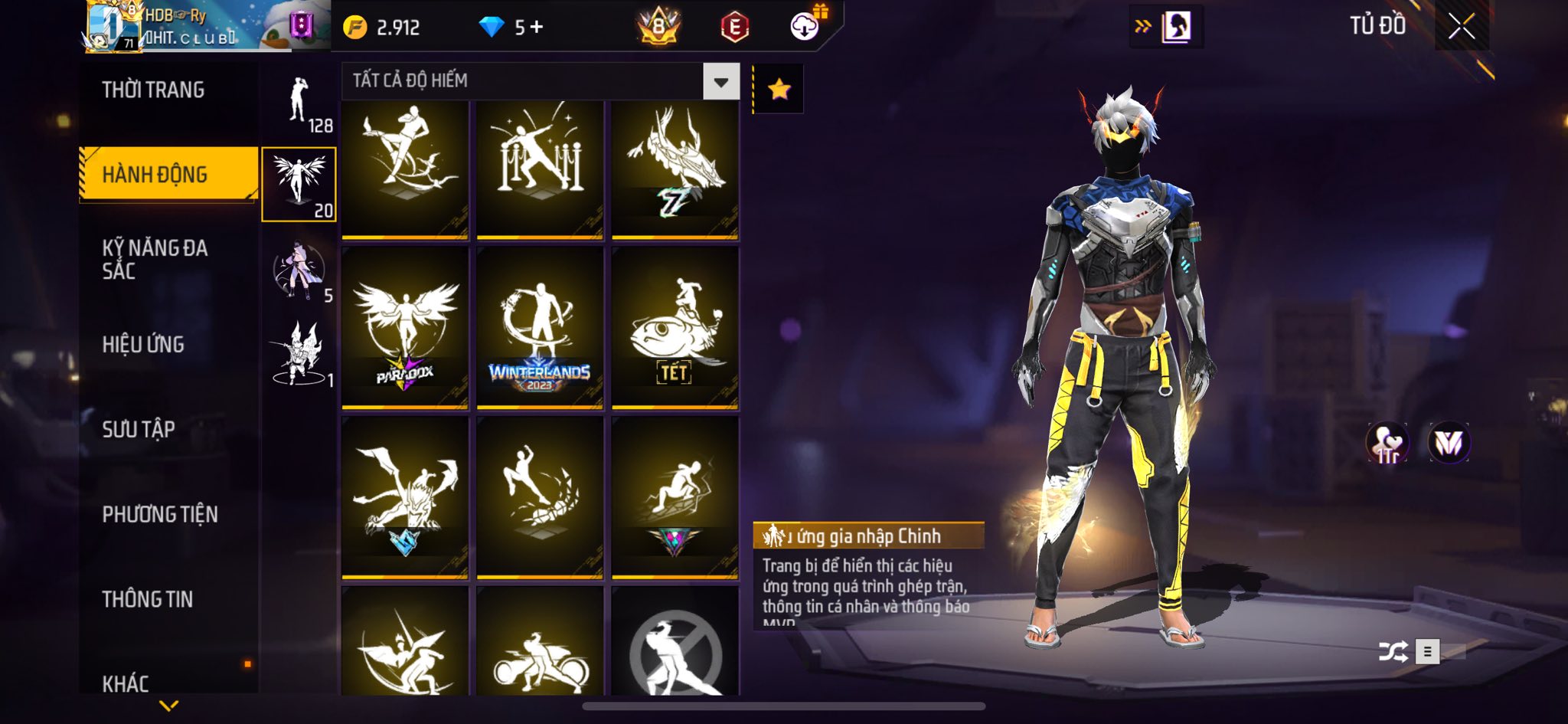Add diamonds with the plus button

click(537, 28)
